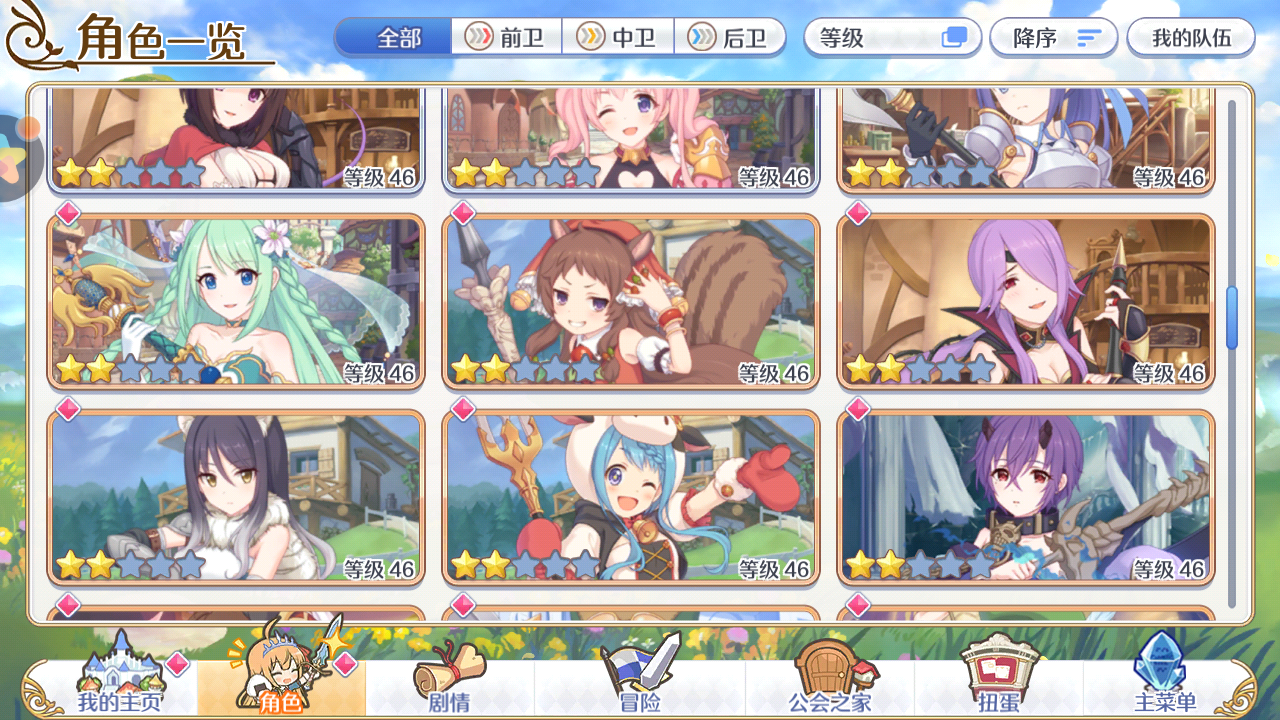Toggle the 前卫 vanguard filter
The height and width of the screenshot is (720, 1280).
[506, 37]
